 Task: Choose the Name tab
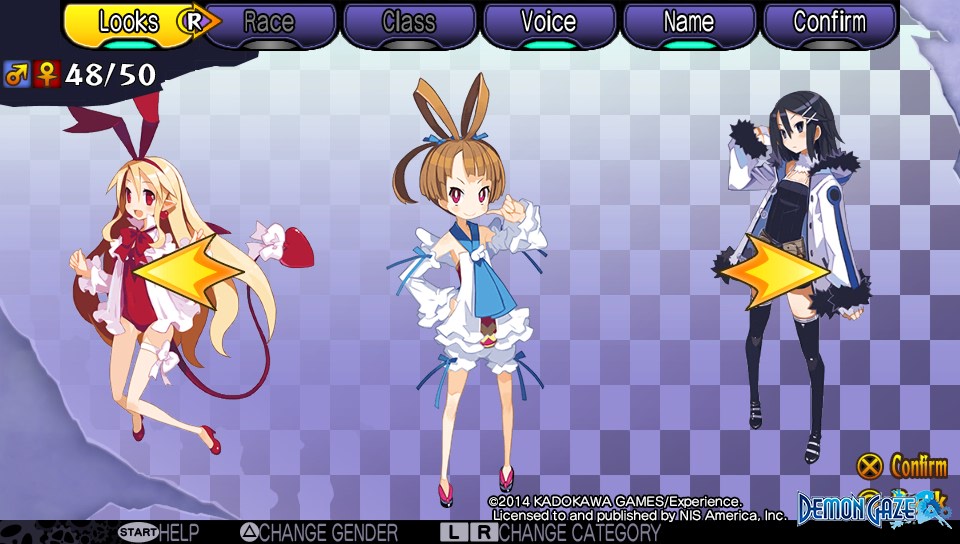[x=689, y=23]
